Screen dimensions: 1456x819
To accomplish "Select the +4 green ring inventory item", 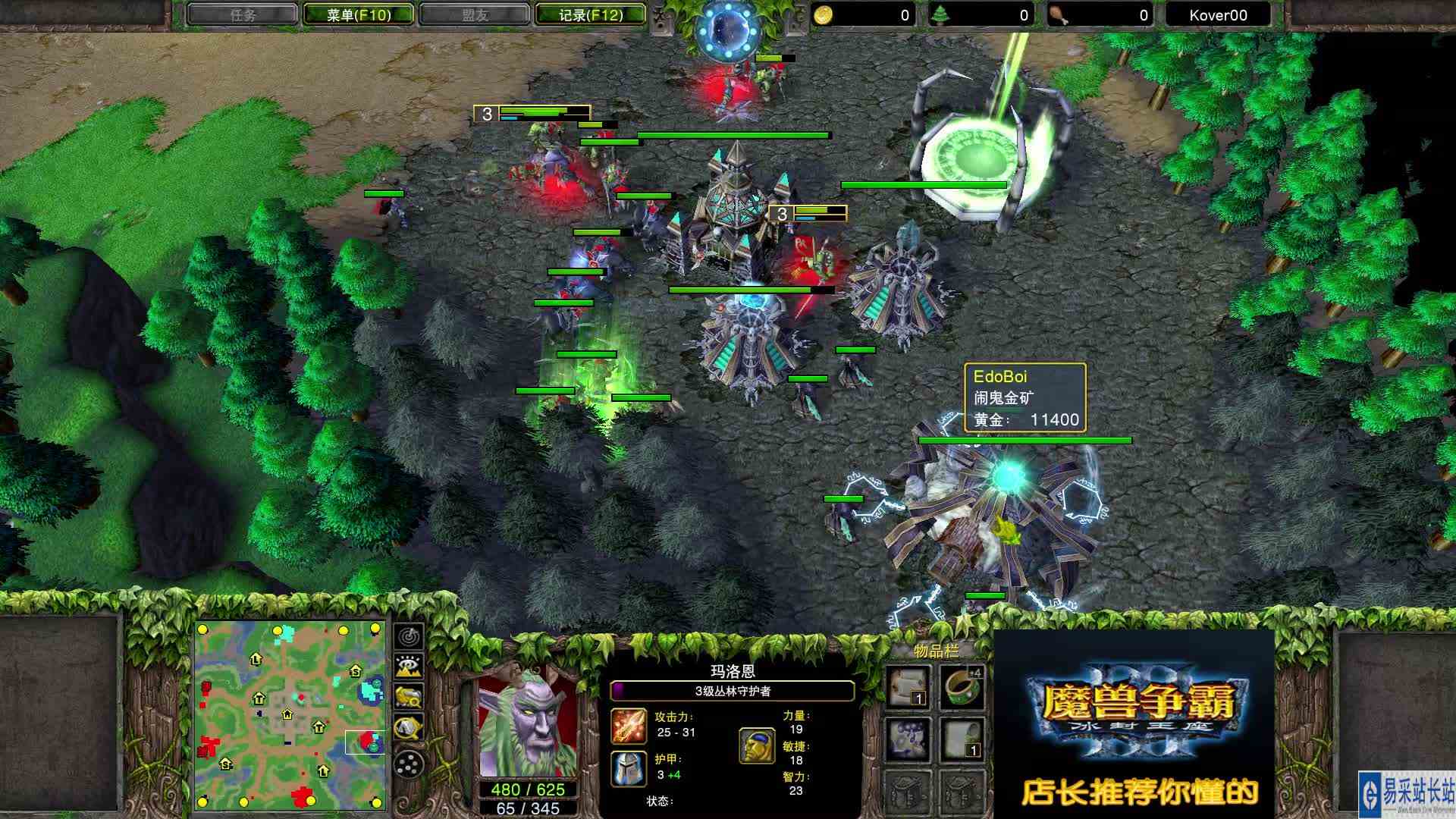I will point(962,686).
